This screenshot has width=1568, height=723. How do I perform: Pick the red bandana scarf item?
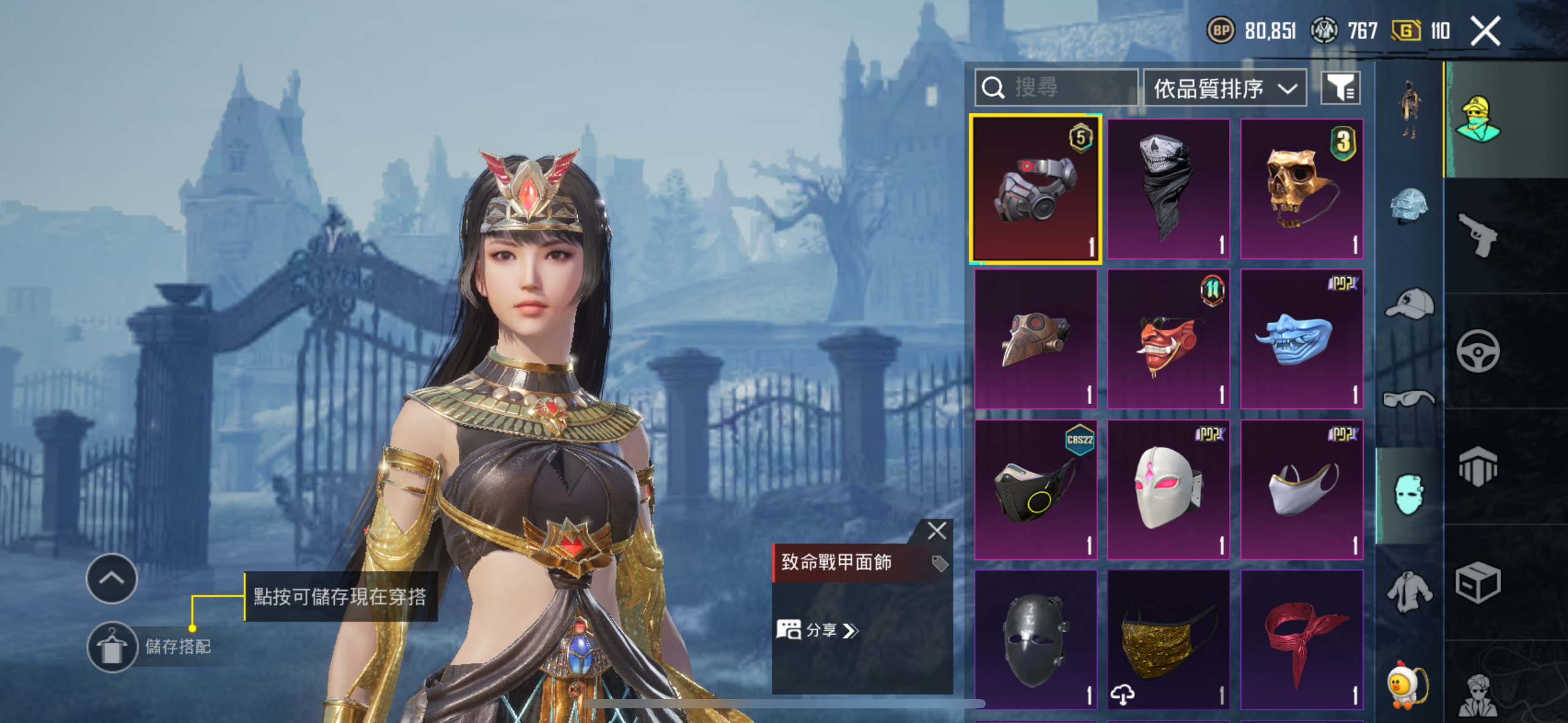(x=1301, y=640)
